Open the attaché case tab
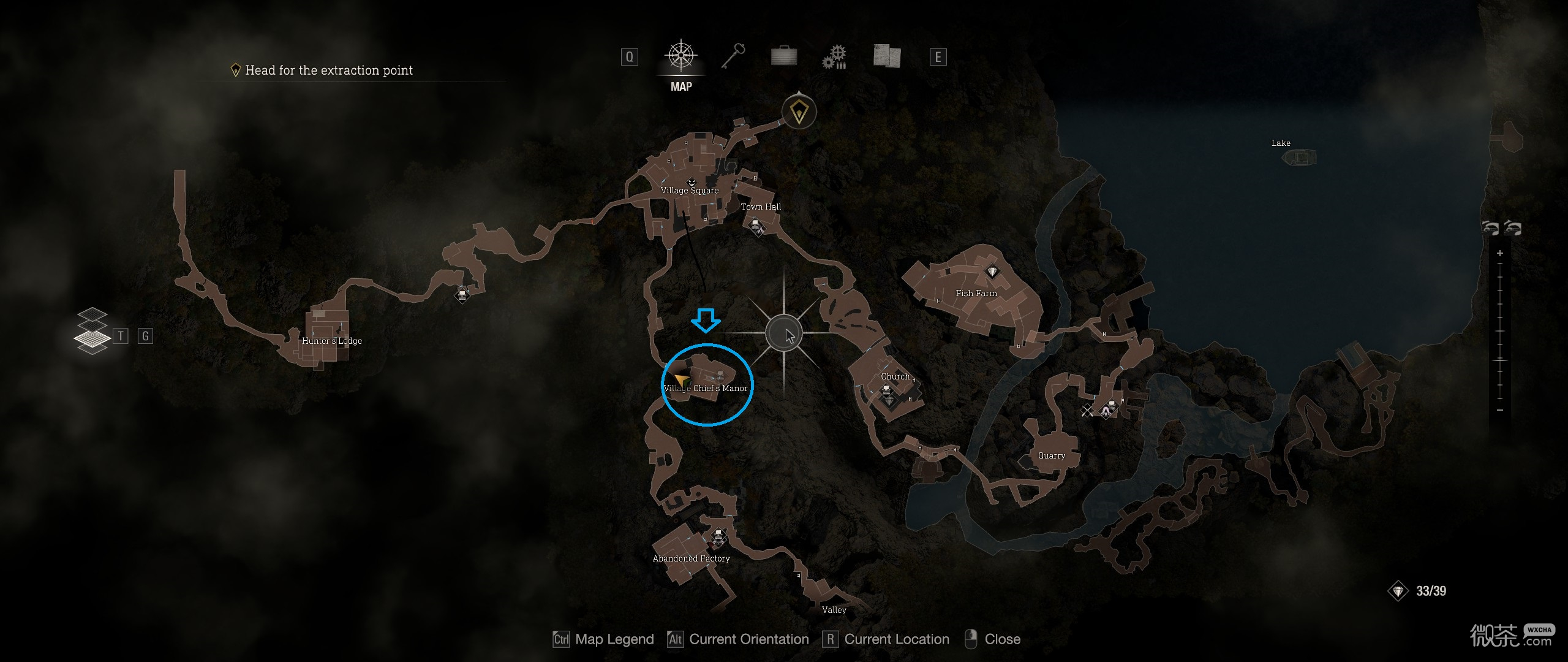Screen dimensions: 1568x662 click(784, 56)
